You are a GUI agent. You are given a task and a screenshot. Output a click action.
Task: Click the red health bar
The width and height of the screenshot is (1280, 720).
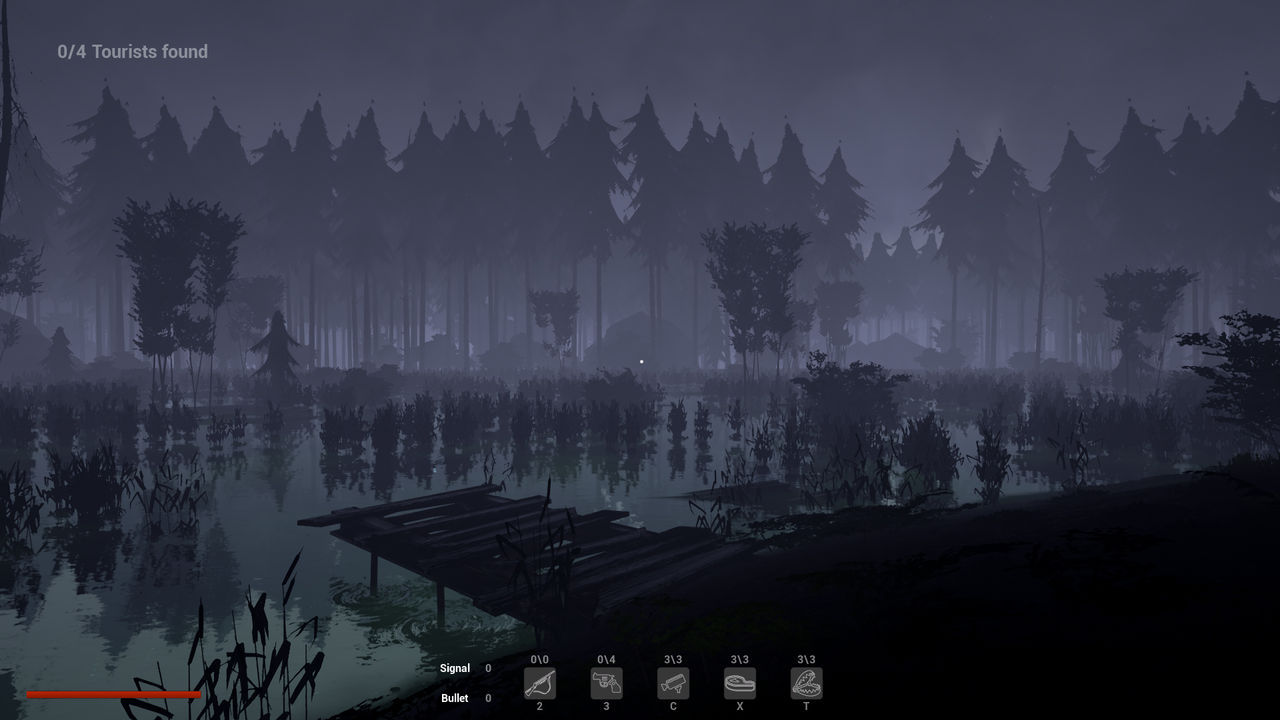(115, 692)
